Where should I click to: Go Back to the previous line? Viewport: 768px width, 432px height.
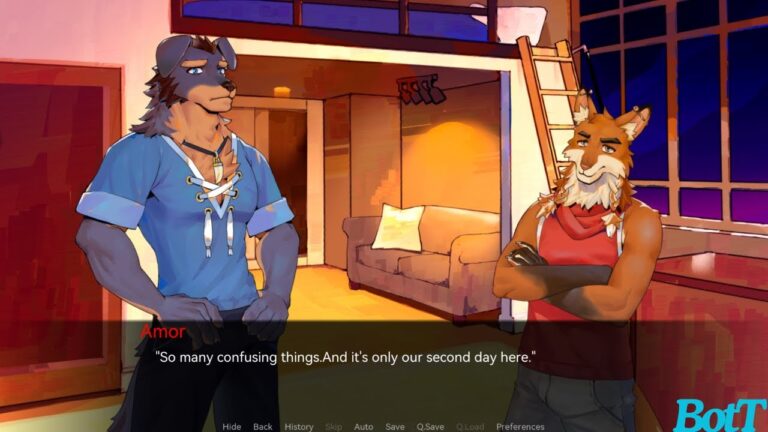point(262,427)
